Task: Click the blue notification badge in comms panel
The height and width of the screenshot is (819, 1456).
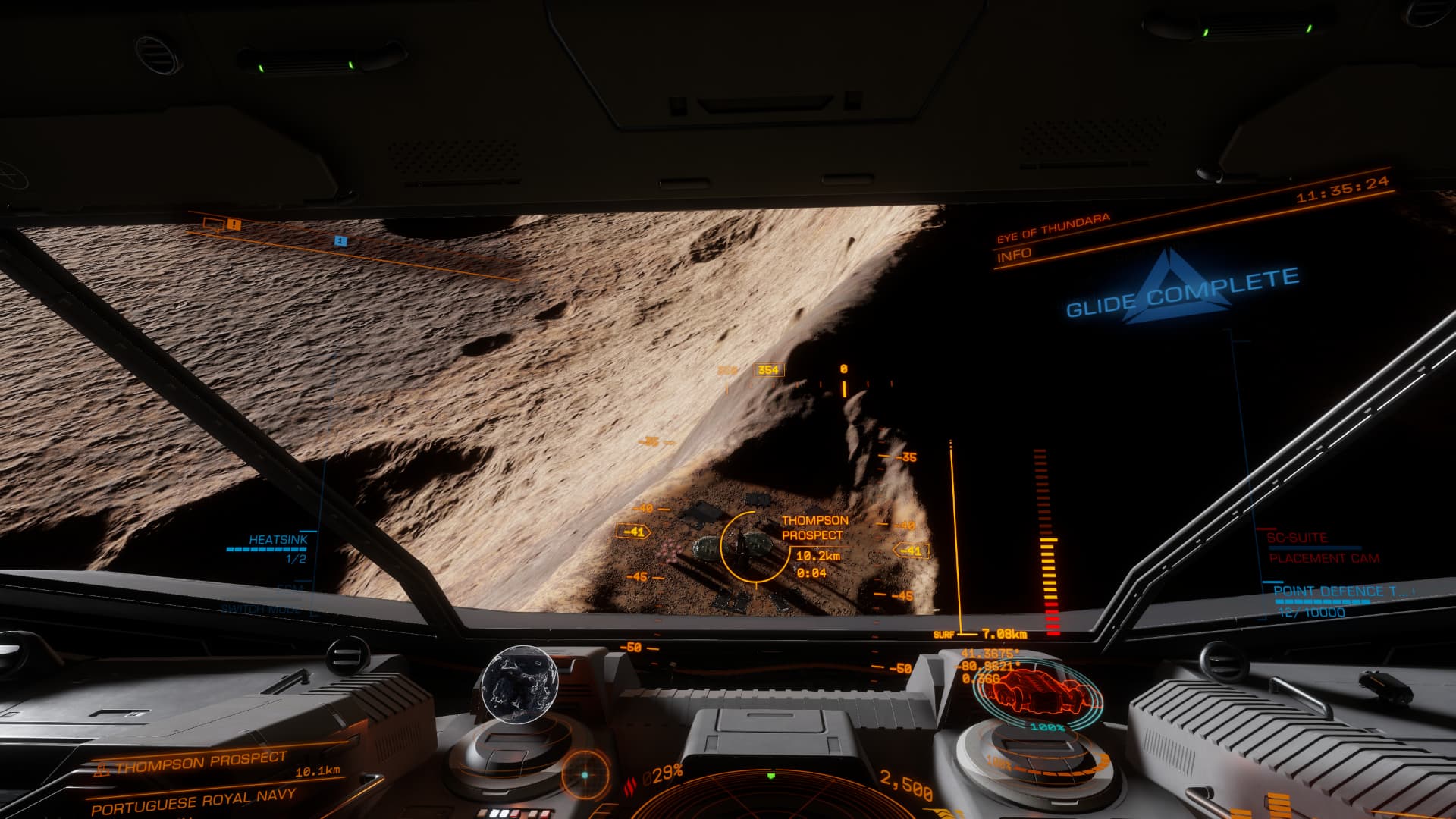Action: [x=341, y=241]
